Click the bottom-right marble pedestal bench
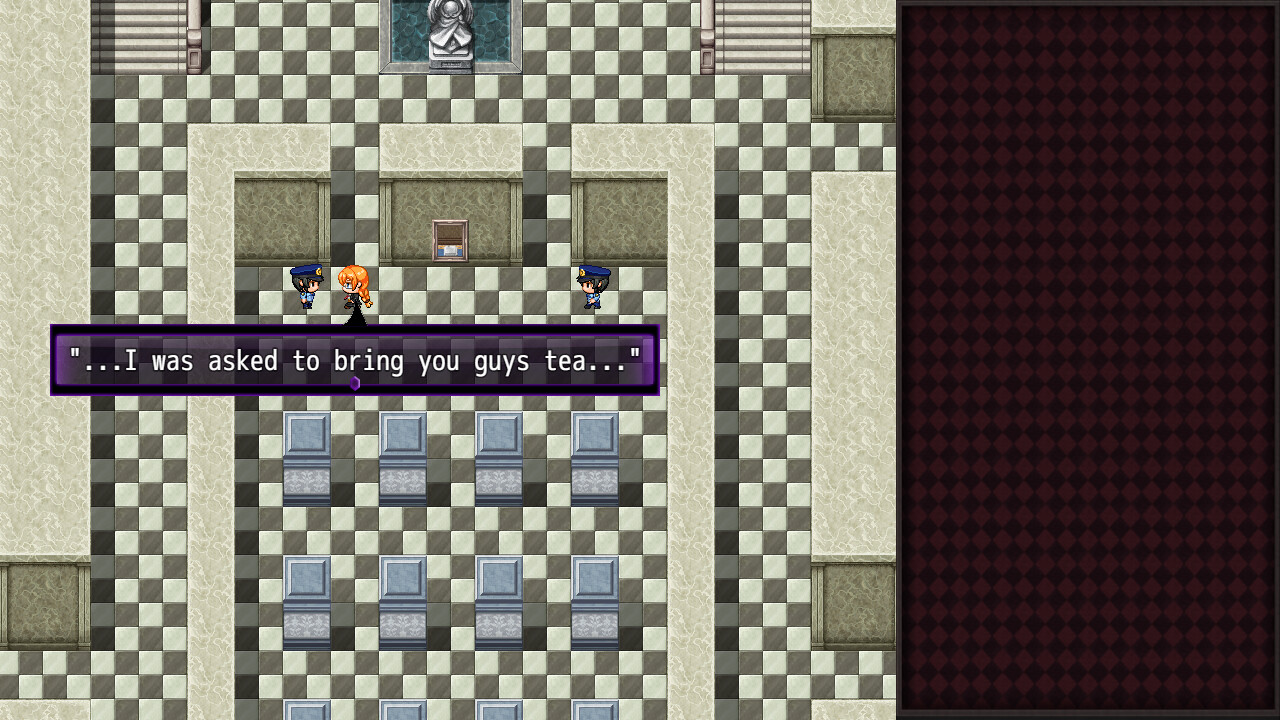Image resolution: width=1280 pixels, height=720 pixels. point(596,600)
